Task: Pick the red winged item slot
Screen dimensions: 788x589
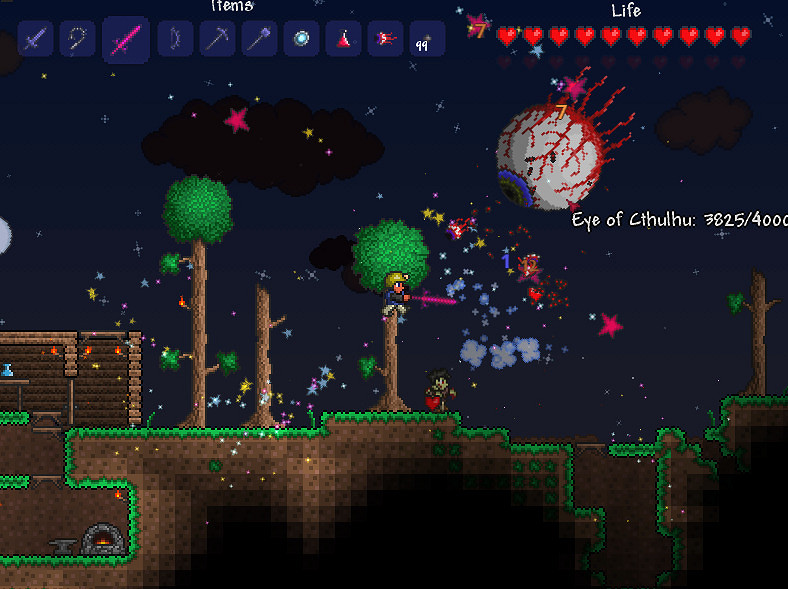Action: 385,40
